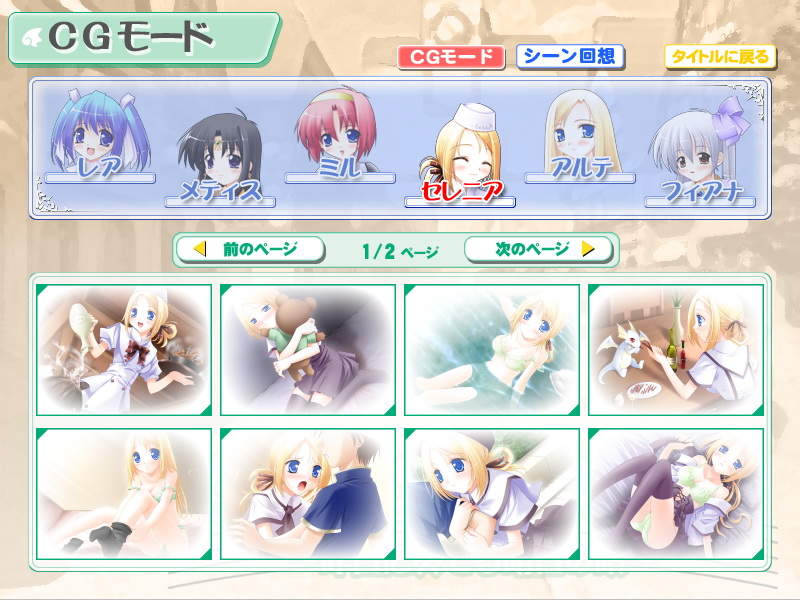View the CG thumbnail with the teddy bear

[x=308, y=349]
